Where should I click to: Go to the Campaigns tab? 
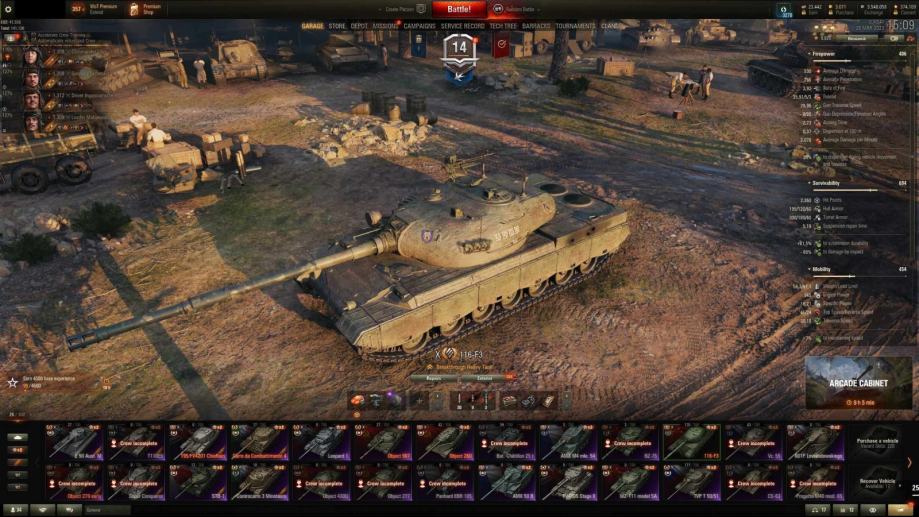pyautogui.click(x=420, y=26)
